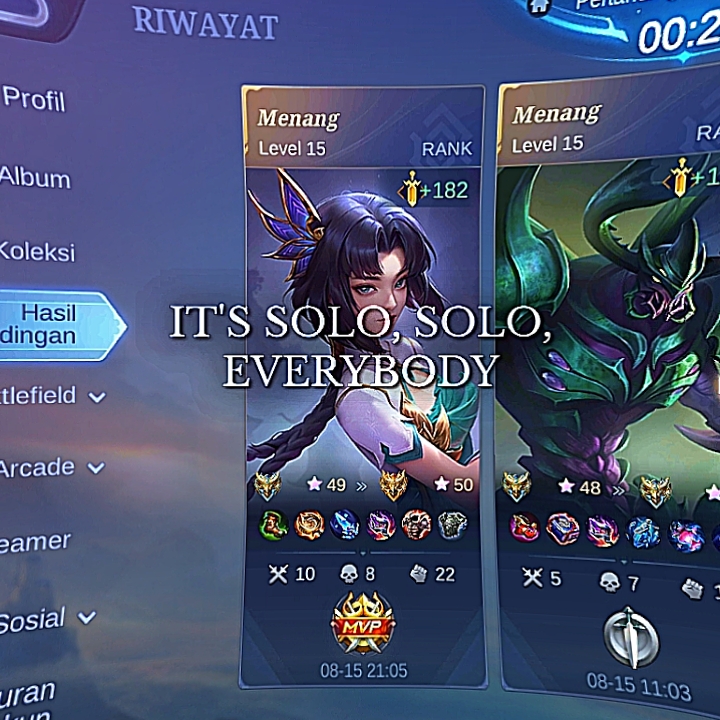Open the Koleksi section
The height and width of the screenshot is (720, 720).
click(37, 251)
